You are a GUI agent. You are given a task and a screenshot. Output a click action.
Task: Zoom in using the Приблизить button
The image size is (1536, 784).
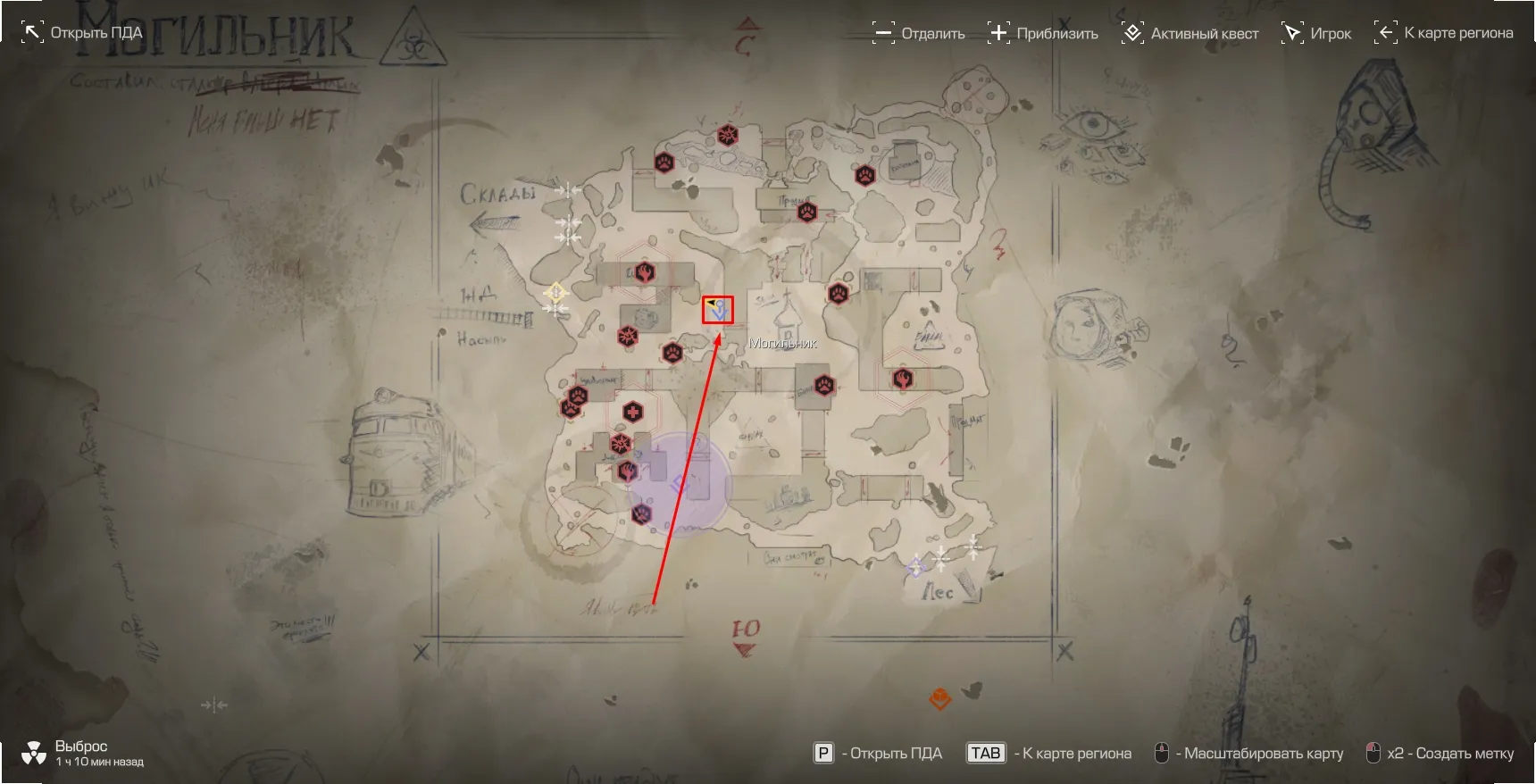pos(1043,33)
